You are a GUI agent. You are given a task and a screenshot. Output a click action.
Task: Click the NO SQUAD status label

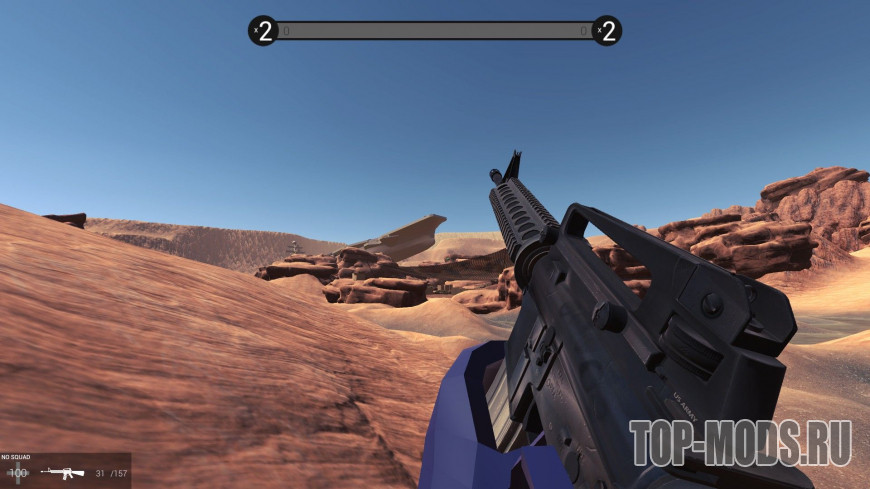(x=15, y=457)
